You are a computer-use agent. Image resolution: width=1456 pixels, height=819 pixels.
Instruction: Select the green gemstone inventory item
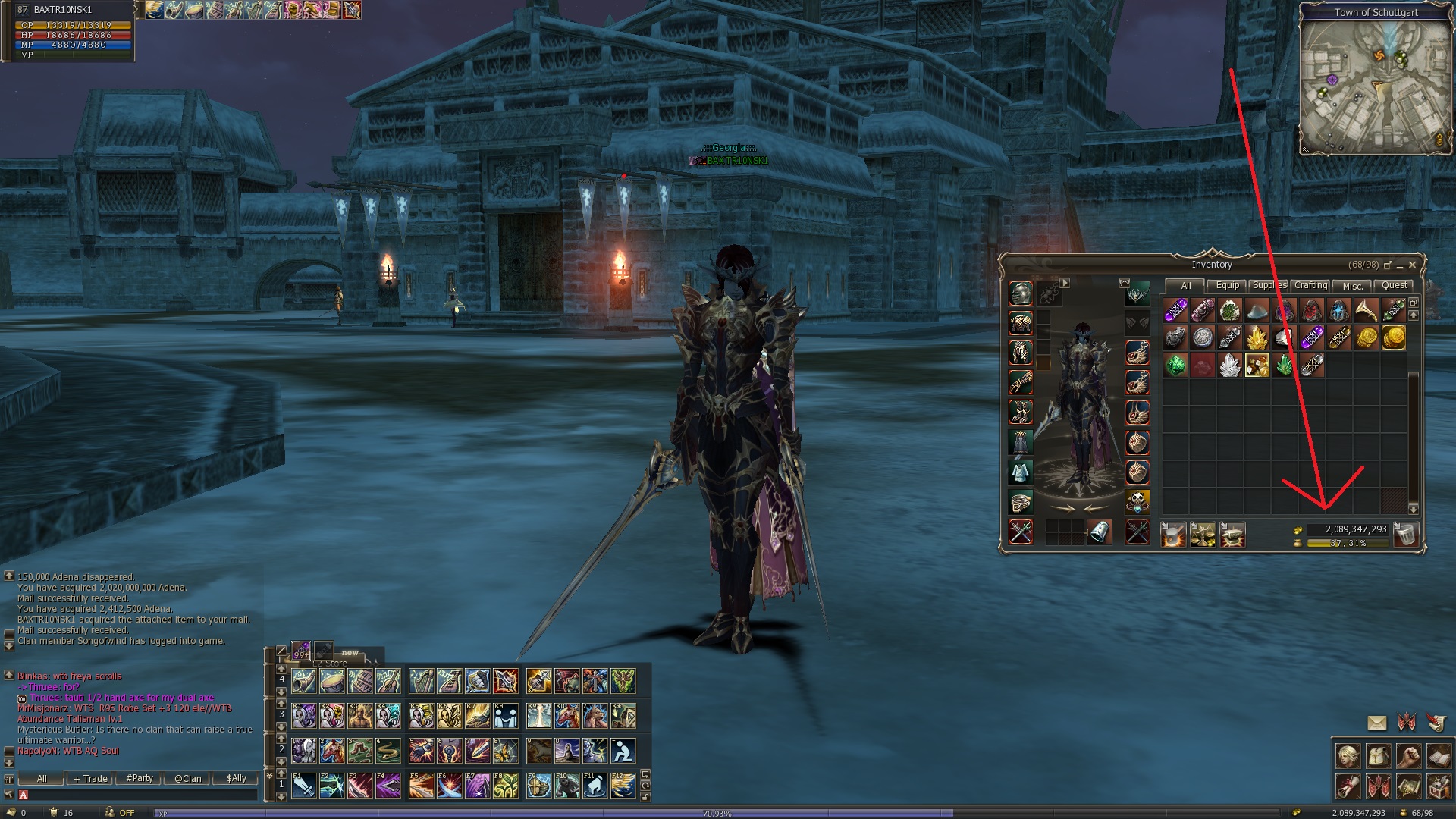pos(1175,366)
